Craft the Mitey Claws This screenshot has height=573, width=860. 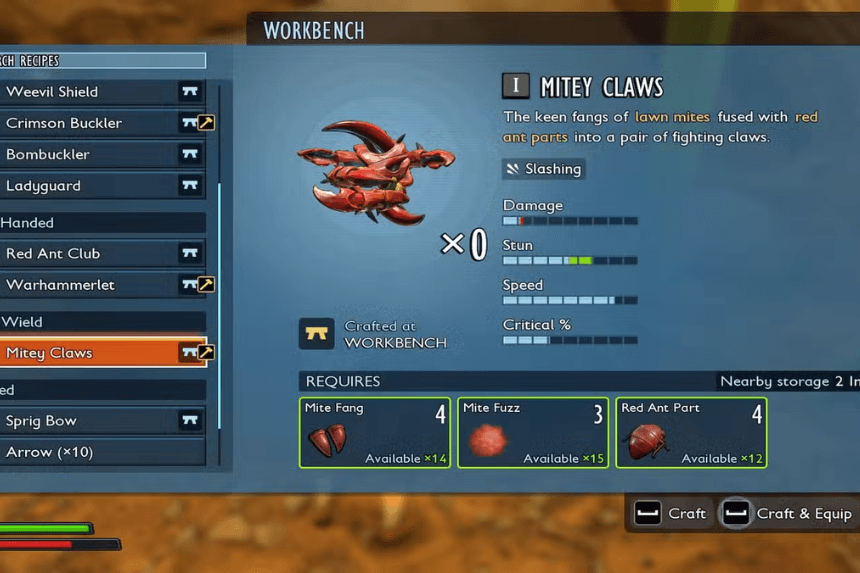click(x=671, y=514)
